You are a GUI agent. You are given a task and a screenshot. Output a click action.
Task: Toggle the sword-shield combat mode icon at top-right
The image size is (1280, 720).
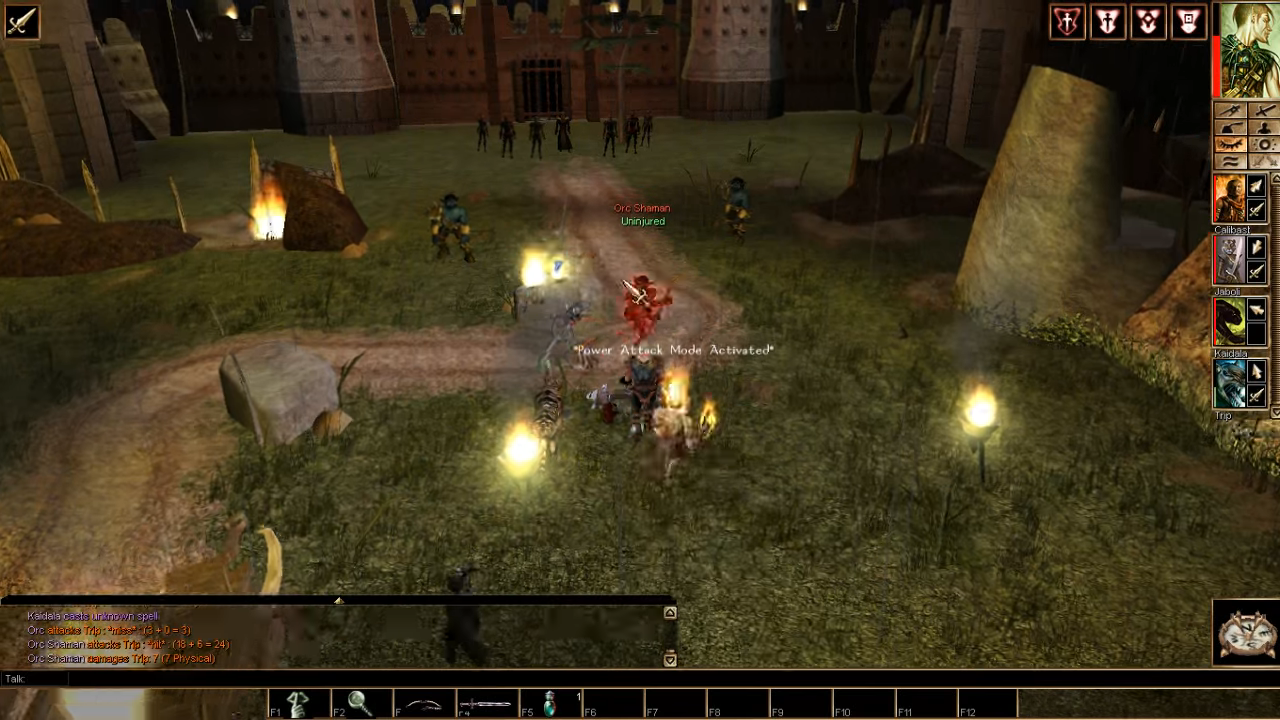[x=1106, y=21]
